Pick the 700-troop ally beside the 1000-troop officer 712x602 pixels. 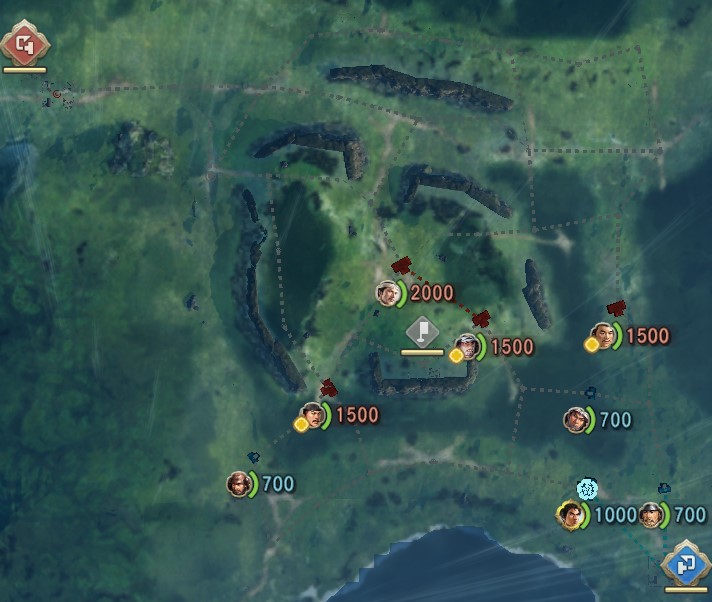point(652,515)
